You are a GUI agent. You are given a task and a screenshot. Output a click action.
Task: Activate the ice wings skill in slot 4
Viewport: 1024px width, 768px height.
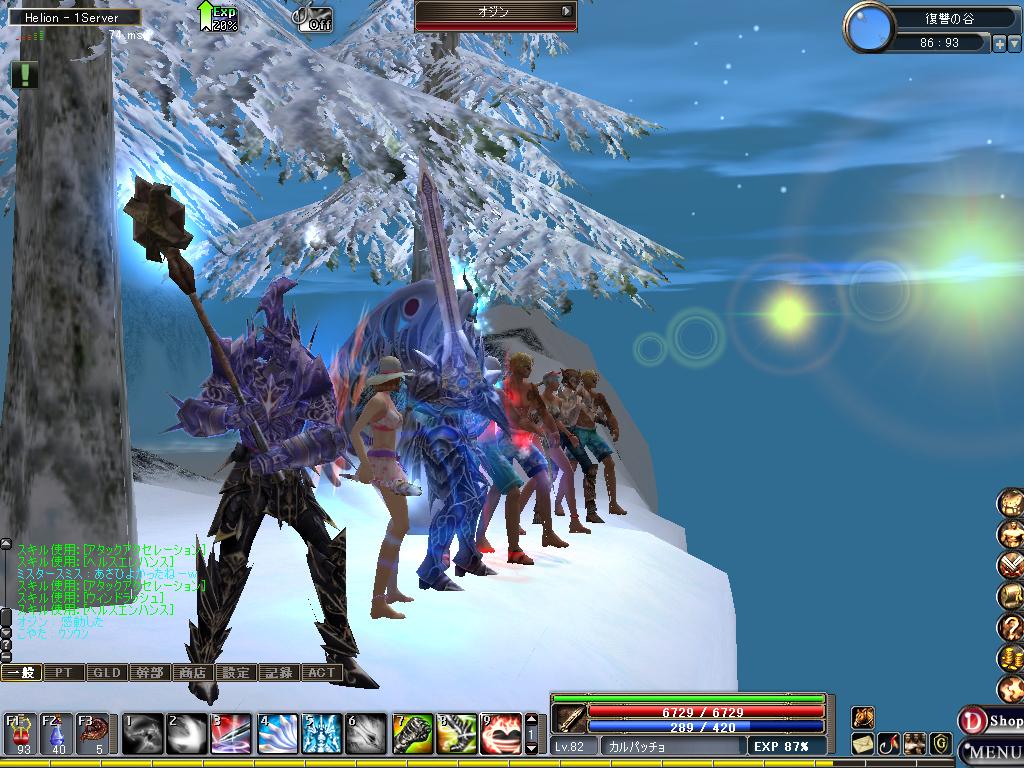coord(276,734)
